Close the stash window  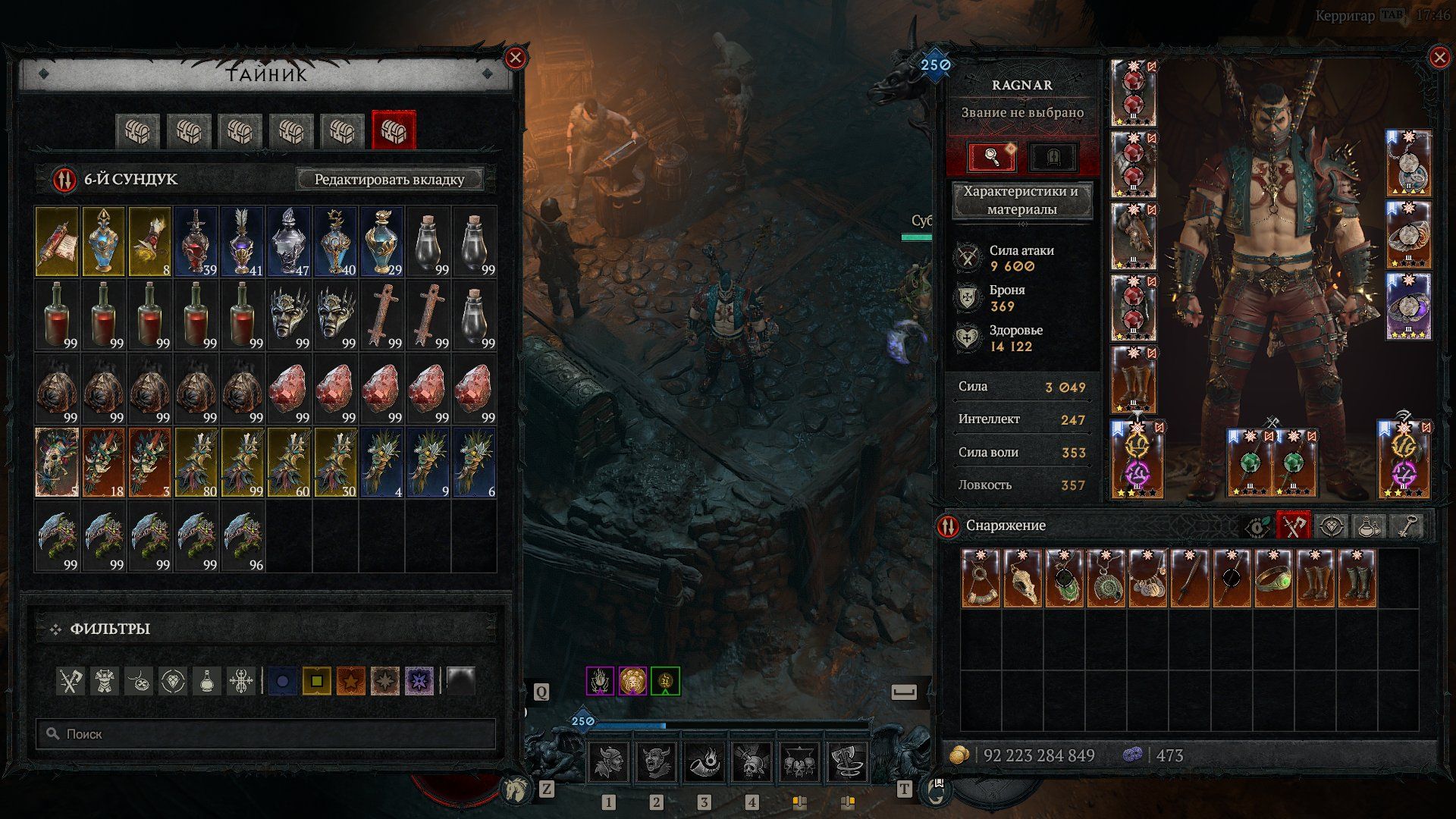[x=516, y=58]
